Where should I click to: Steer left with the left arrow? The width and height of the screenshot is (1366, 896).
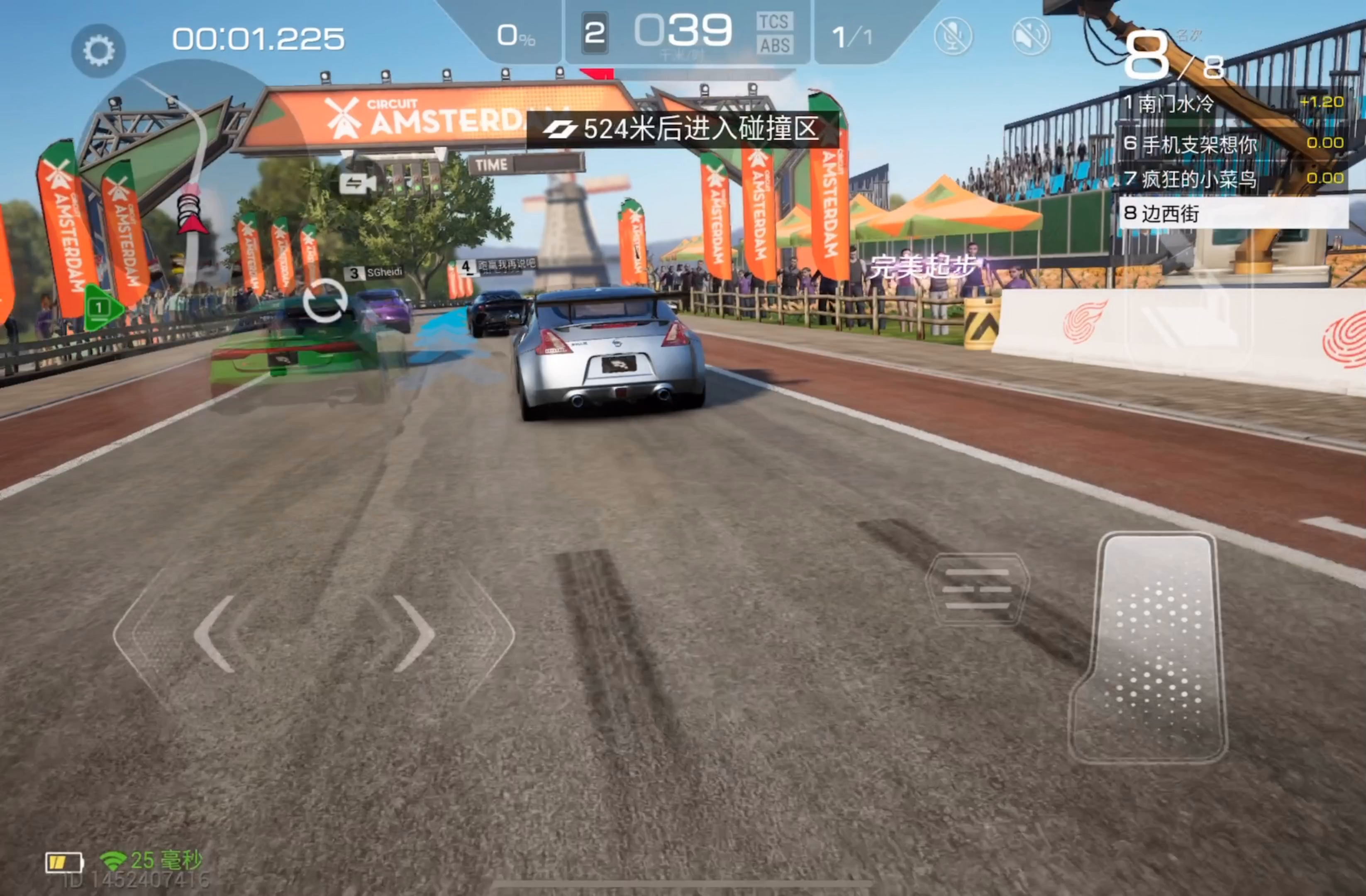215,634
